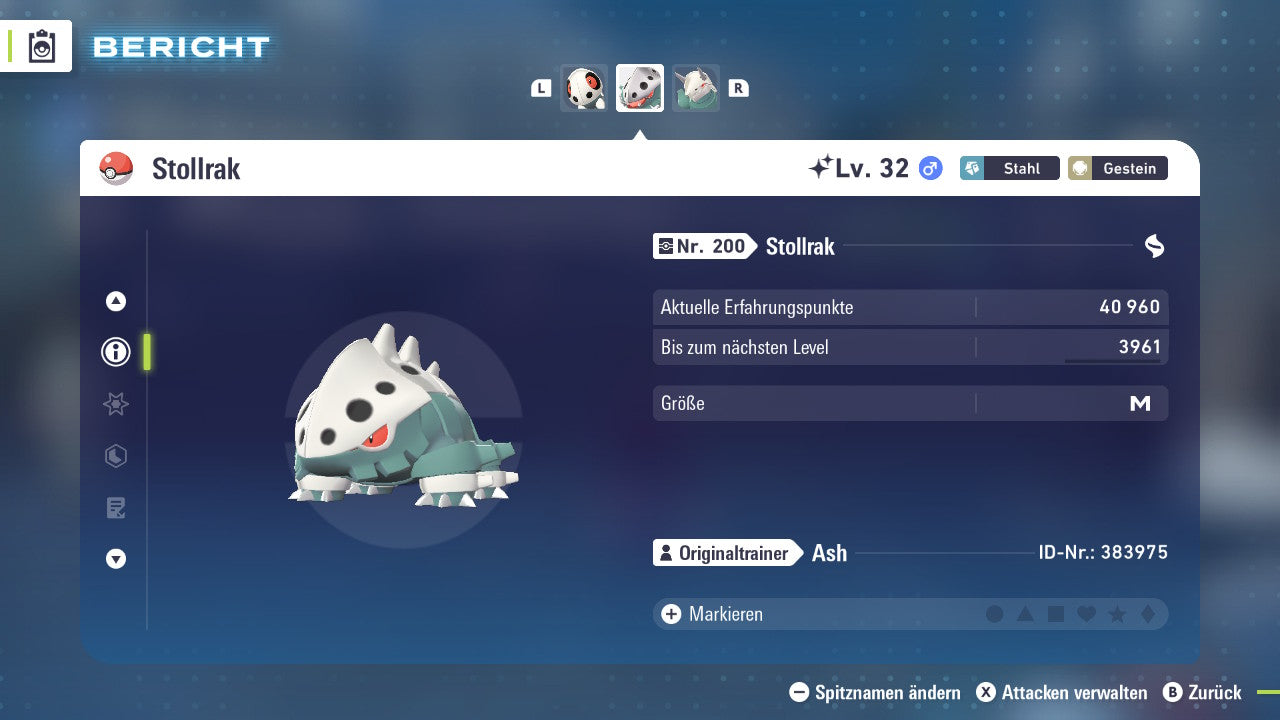Click the hexagon badge icon in the sidebar
1280x720 pixels.
coord(115,456)
